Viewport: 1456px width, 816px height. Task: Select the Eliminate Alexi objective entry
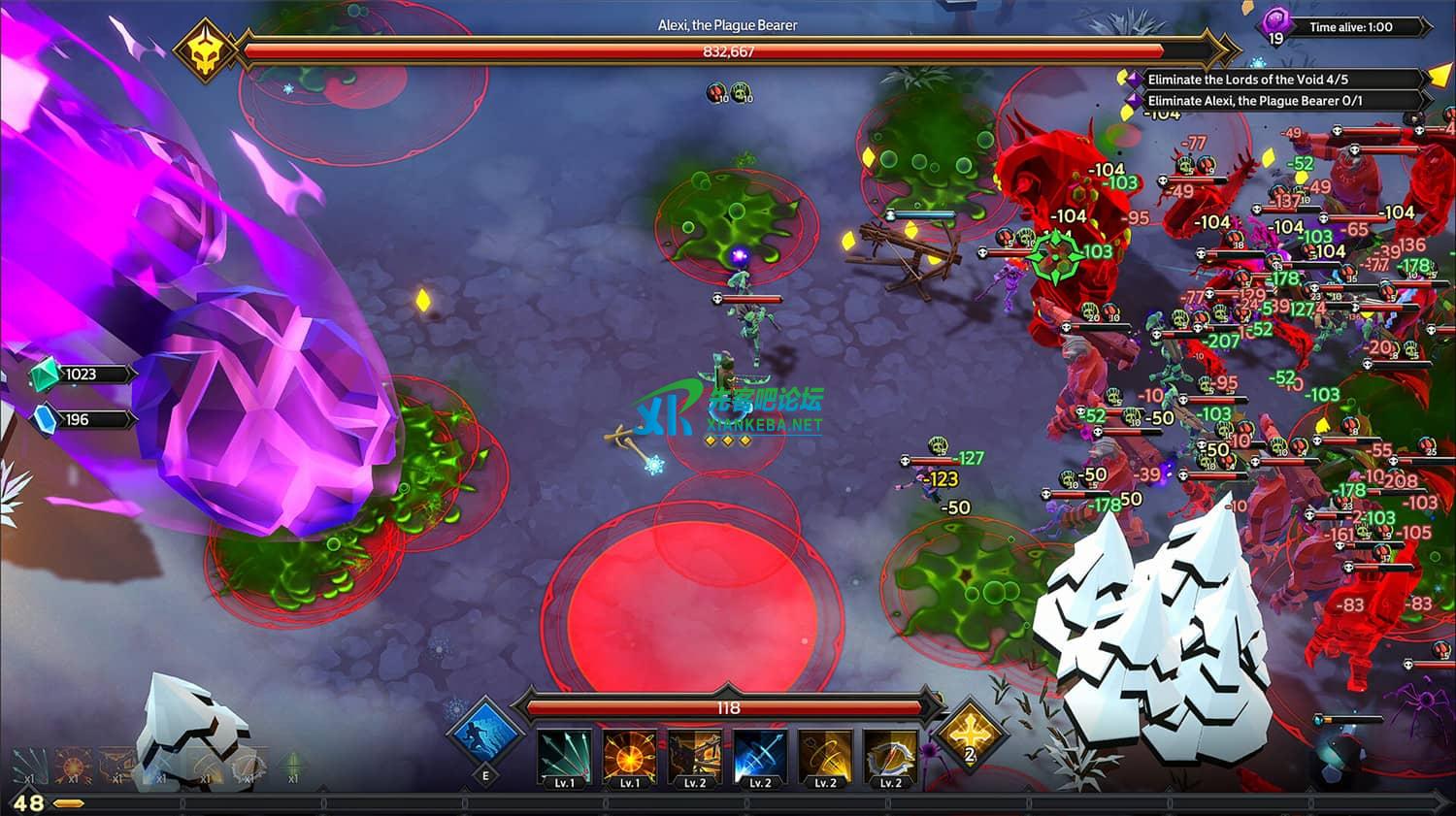point(1254,101)
